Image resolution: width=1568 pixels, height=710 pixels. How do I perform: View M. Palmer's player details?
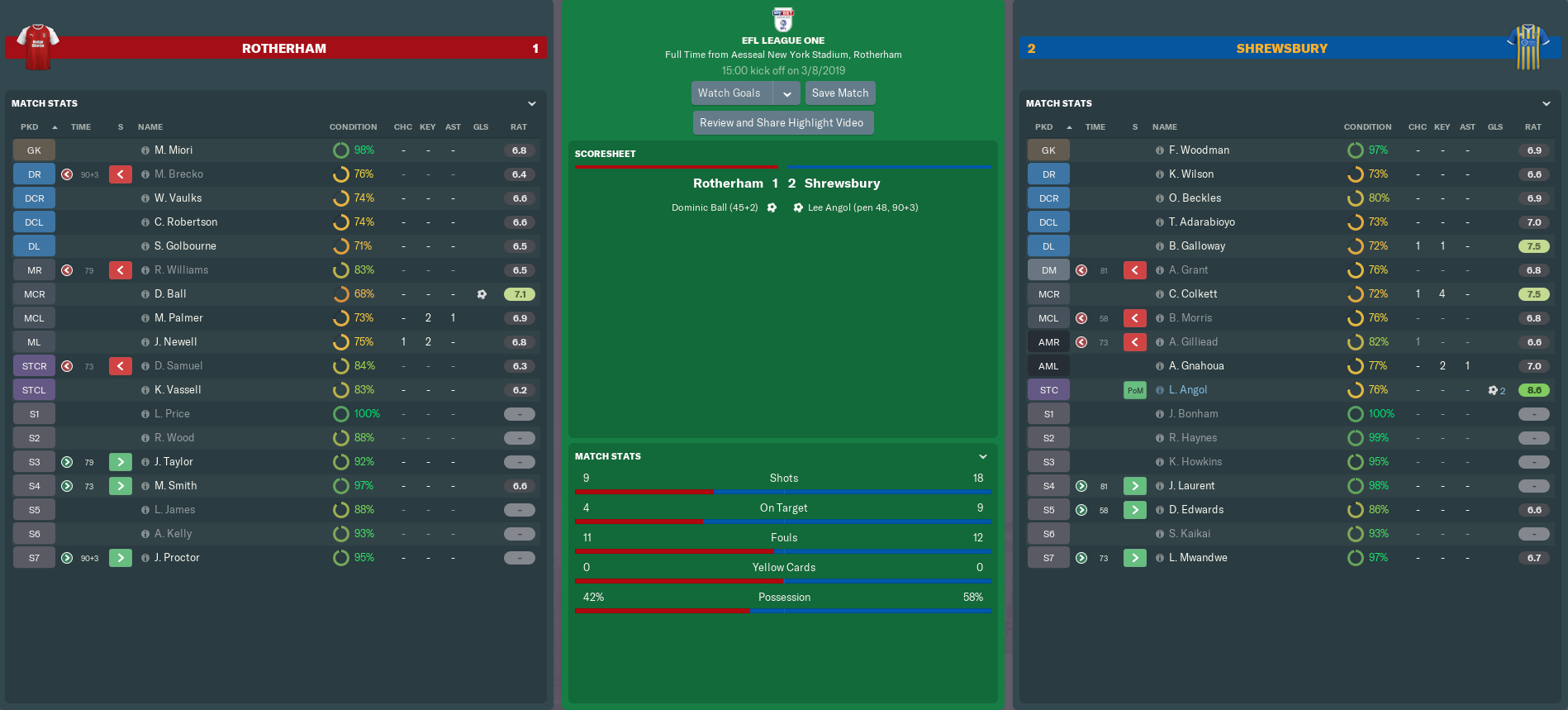coord(178,318)
